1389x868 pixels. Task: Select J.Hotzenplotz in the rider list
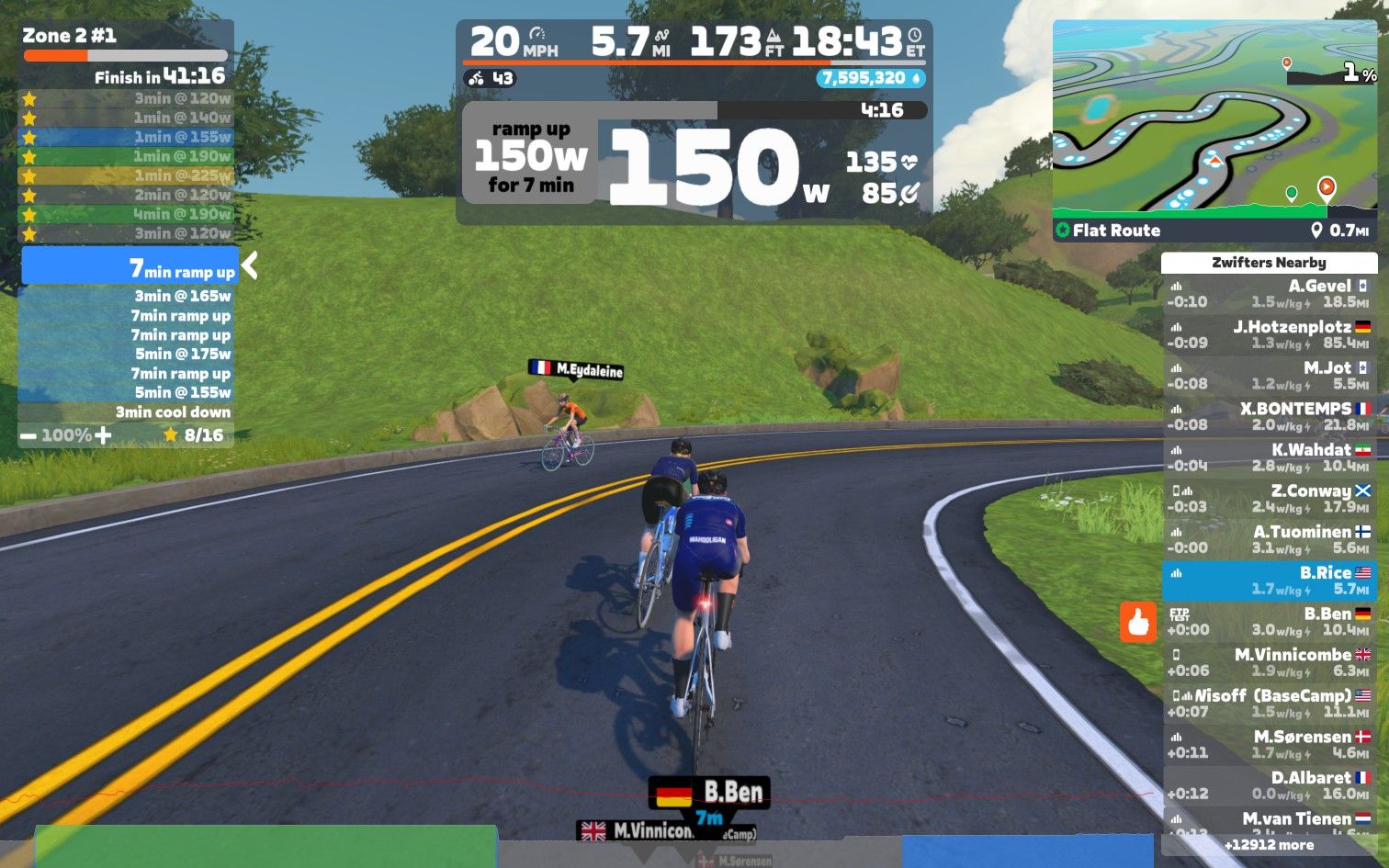point(1268,334)
